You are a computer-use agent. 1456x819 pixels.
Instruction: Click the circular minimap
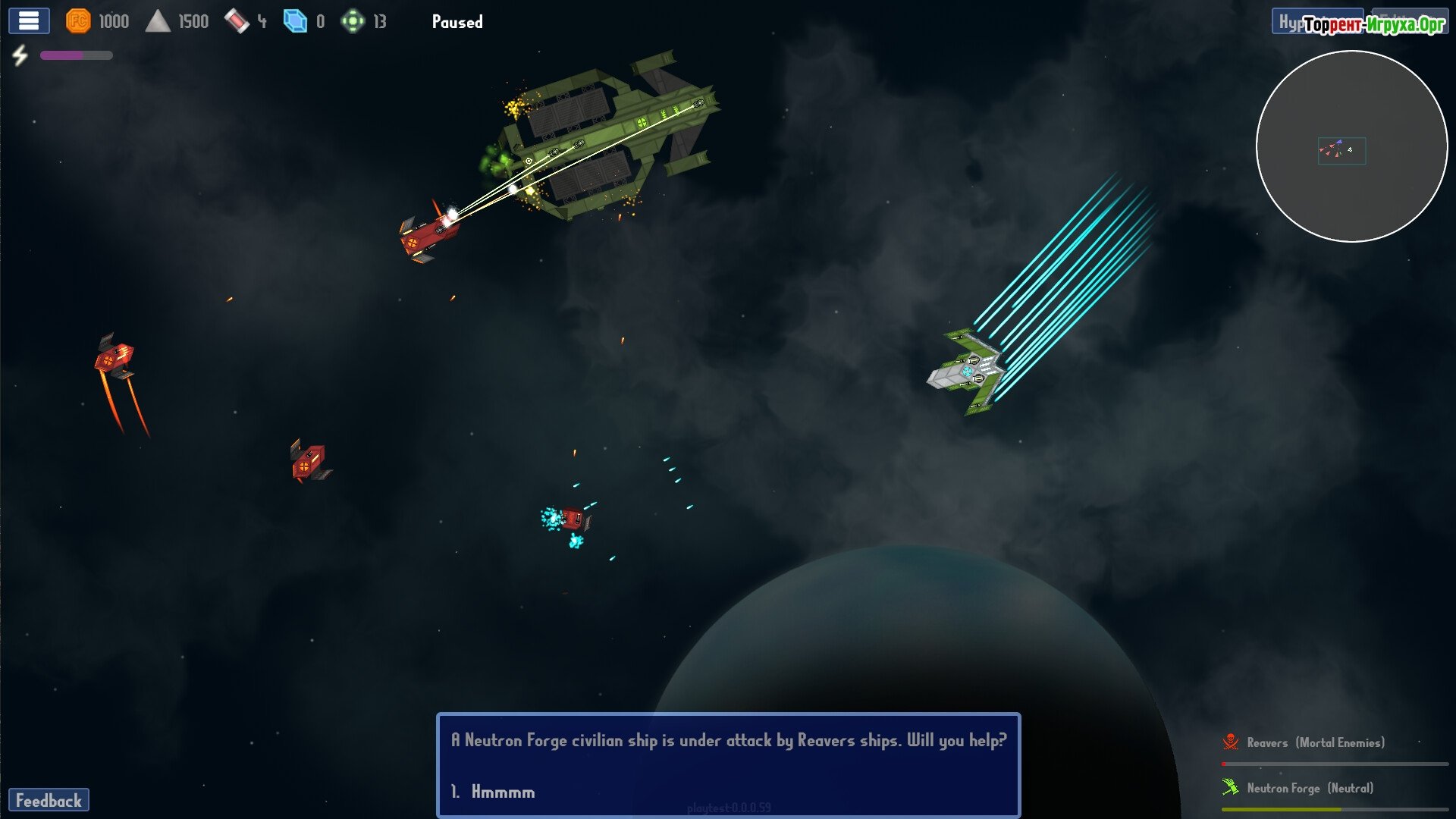1351,146
